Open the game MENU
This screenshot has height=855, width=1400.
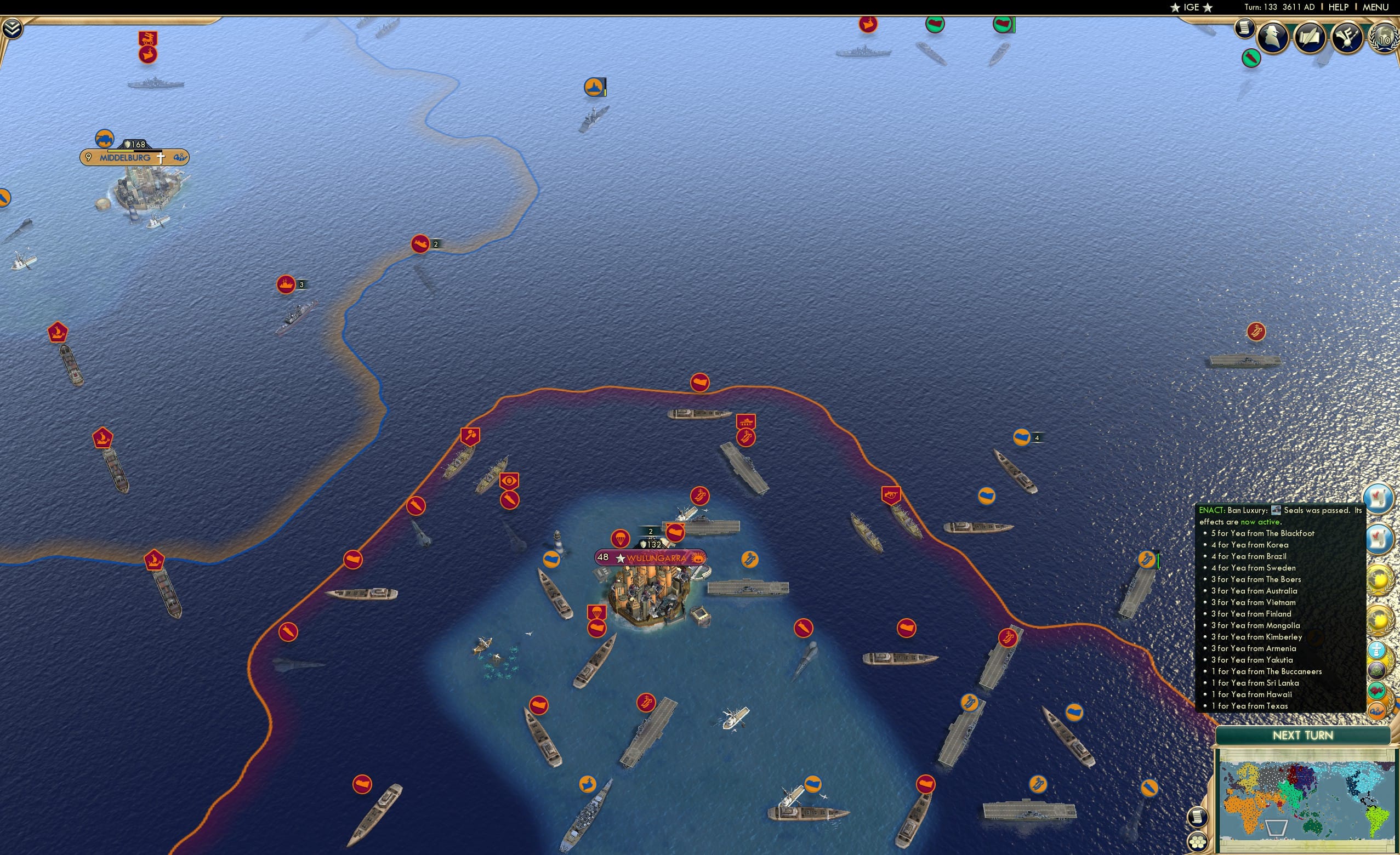click(1375, 7)
